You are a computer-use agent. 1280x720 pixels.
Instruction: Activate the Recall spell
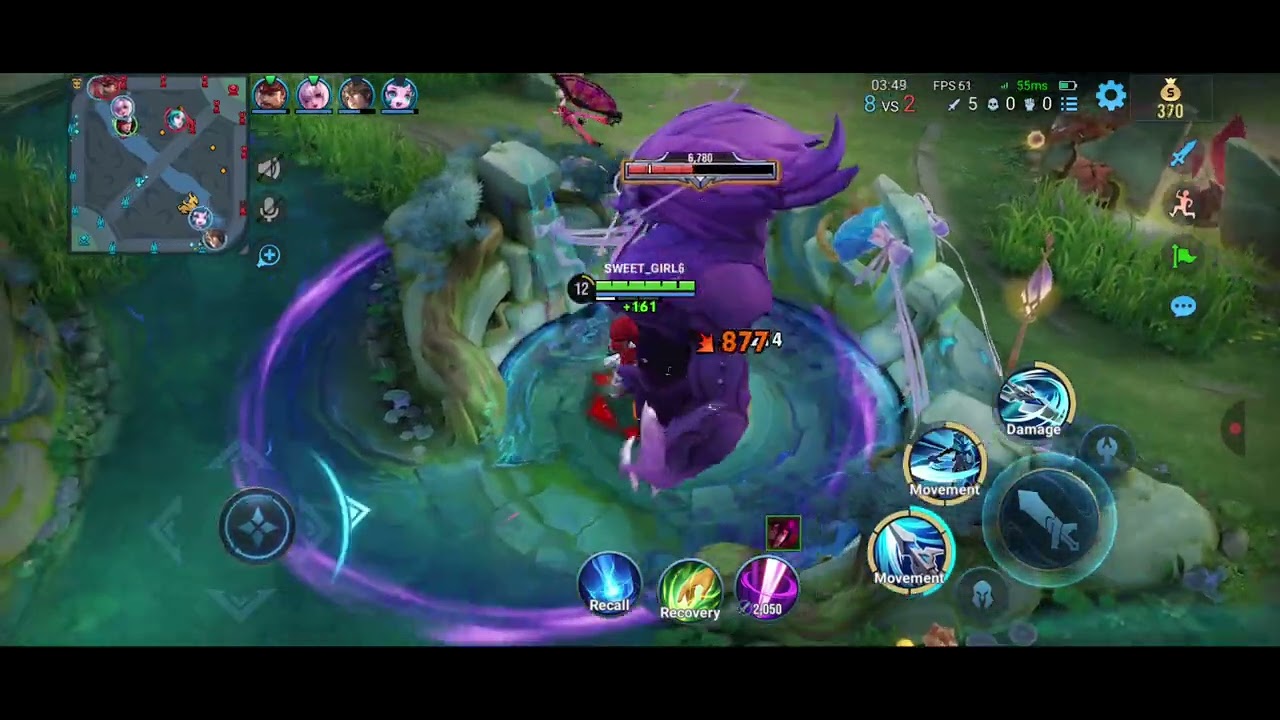point(609,584)
